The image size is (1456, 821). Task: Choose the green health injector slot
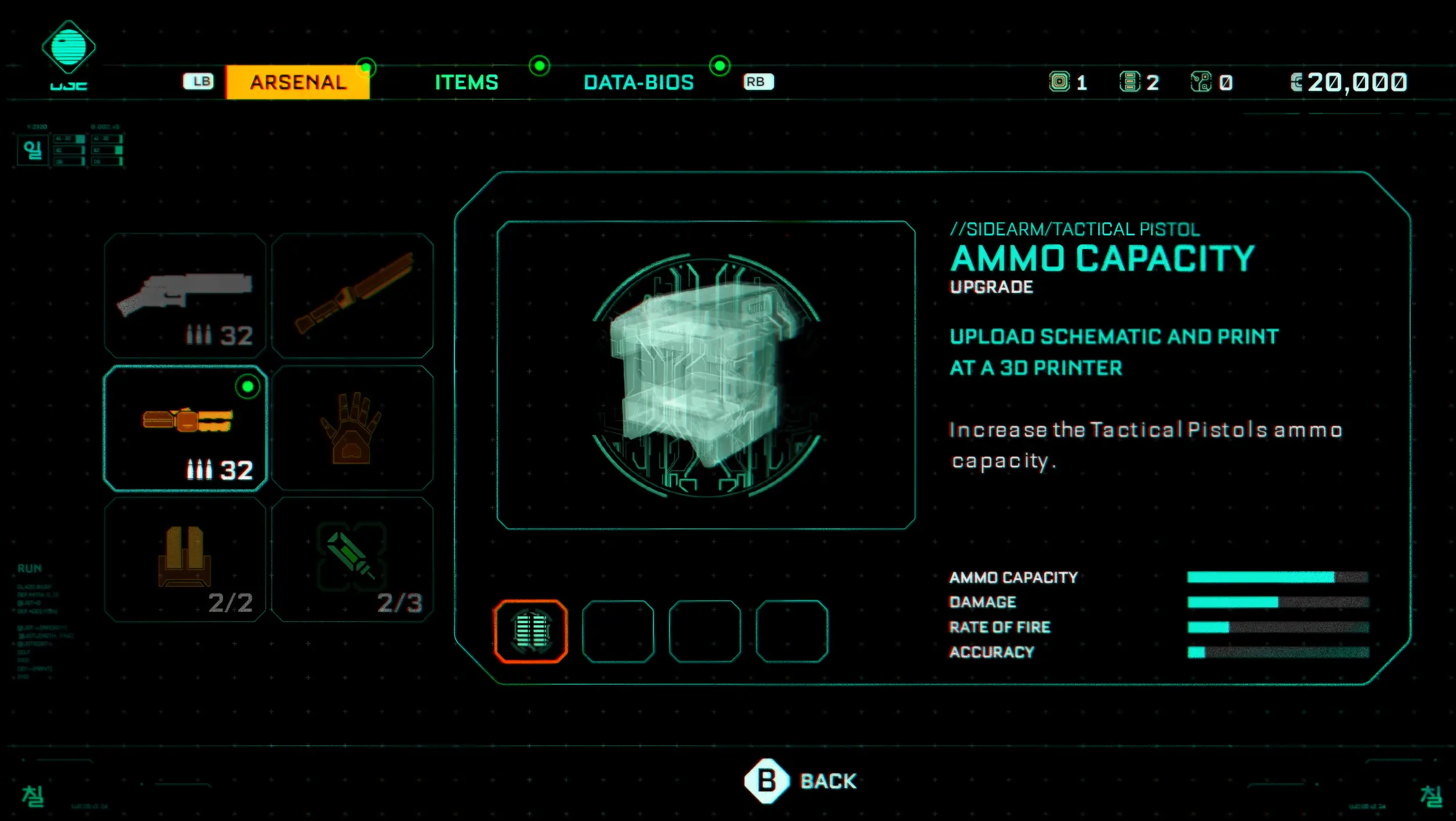click(x=352, y=560)
